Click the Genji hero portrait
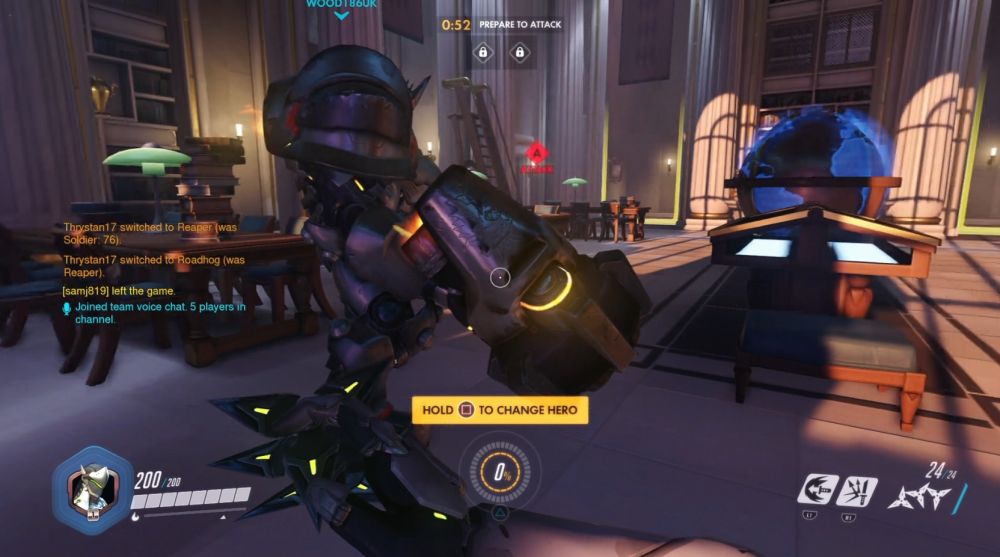 (92, 490)
